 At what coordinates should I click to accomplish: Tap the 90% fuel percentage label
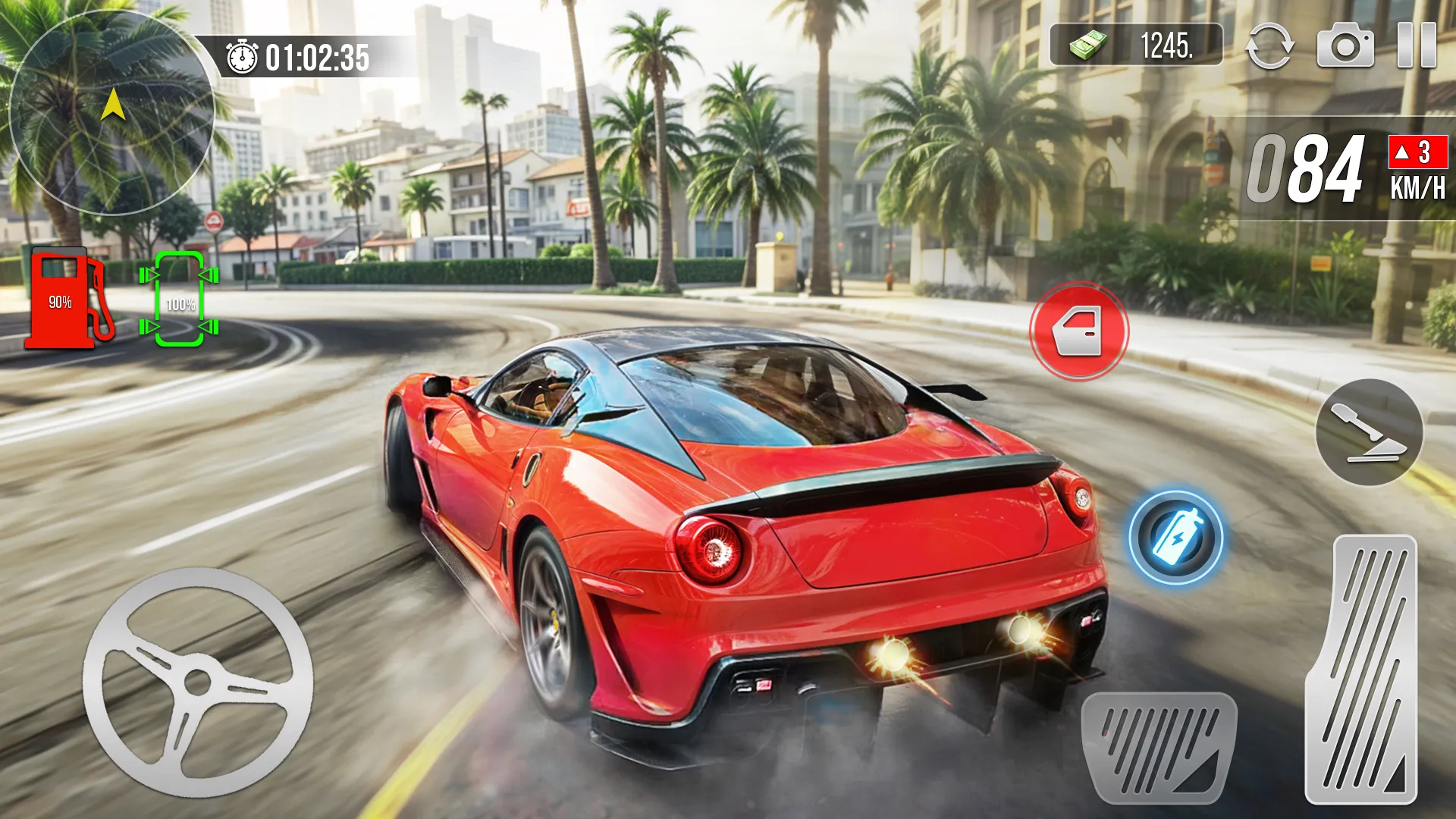[61, 302]
